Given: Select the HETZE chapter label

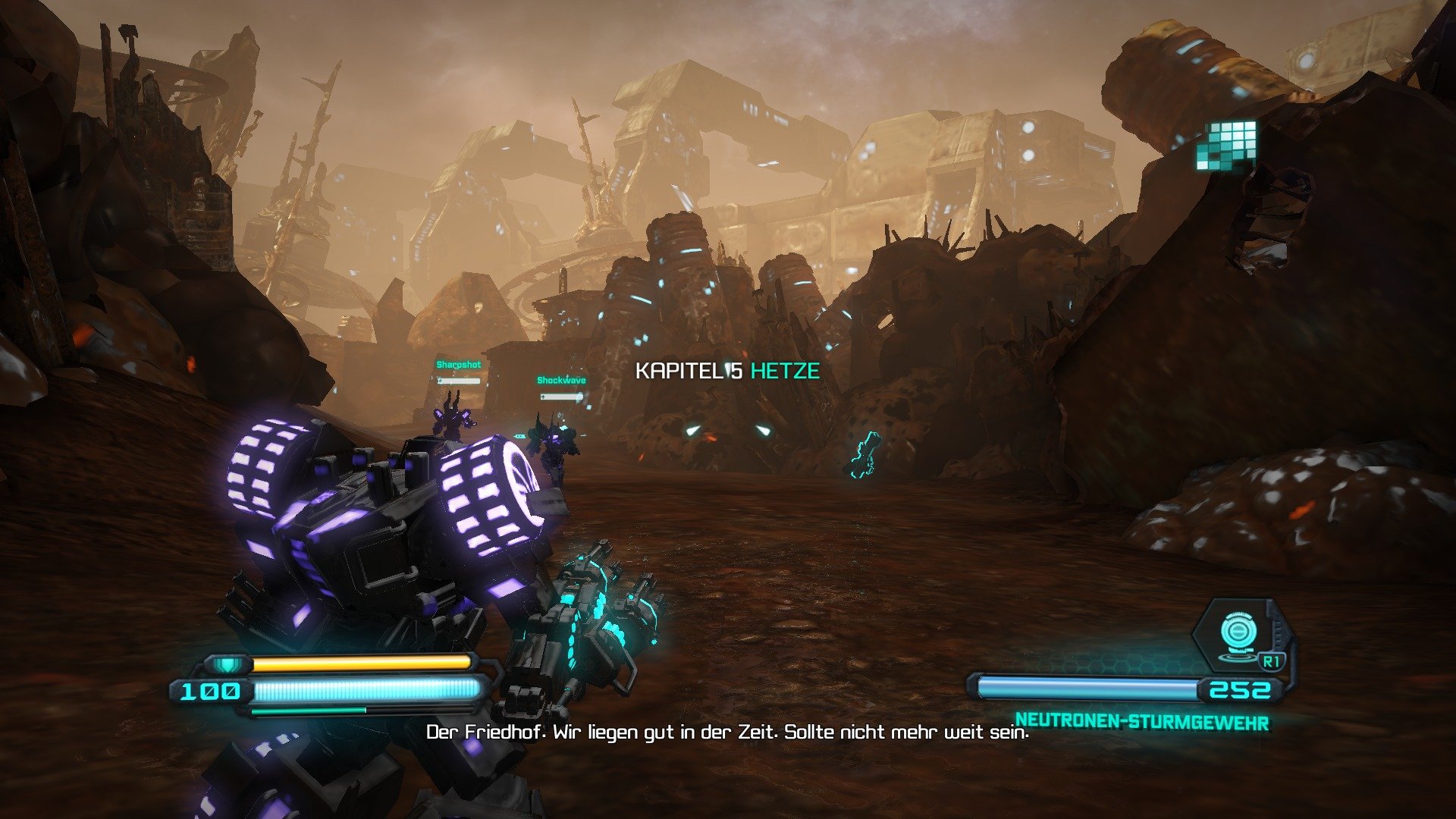Looking at the screenshot, I should tap(783, 371).
